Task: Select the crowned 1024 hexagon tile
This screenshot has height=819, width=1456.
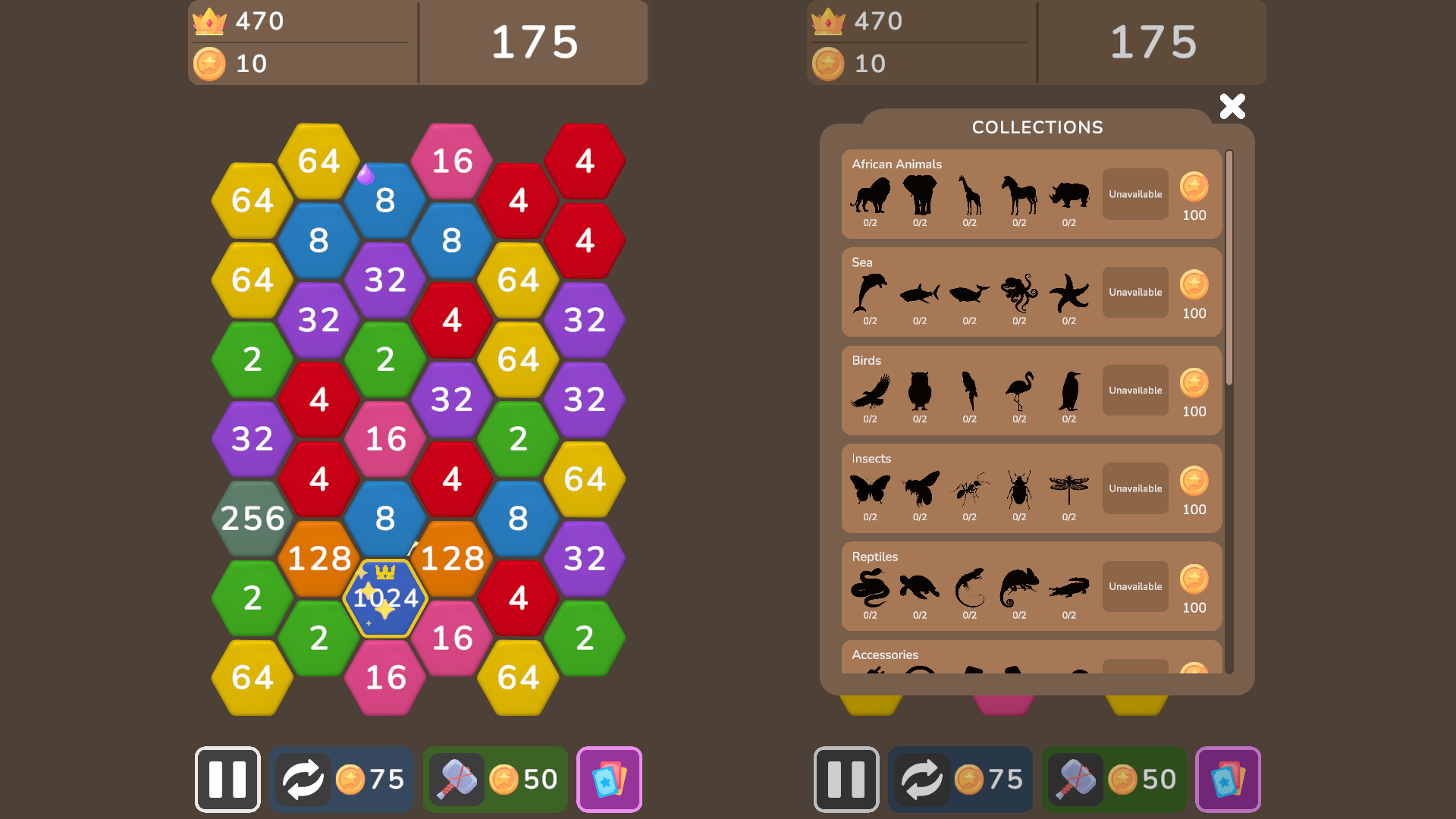Action: 385,599
